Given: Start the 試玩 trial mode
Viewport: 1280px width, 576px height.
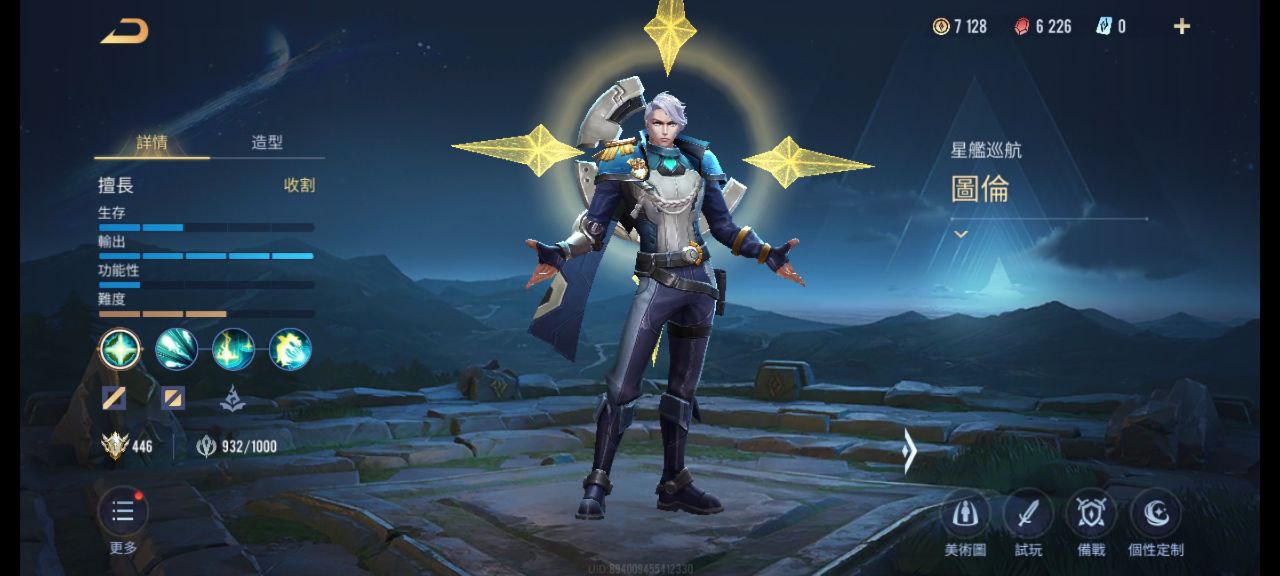Looking at the screenshot, I should [1028, 515].
